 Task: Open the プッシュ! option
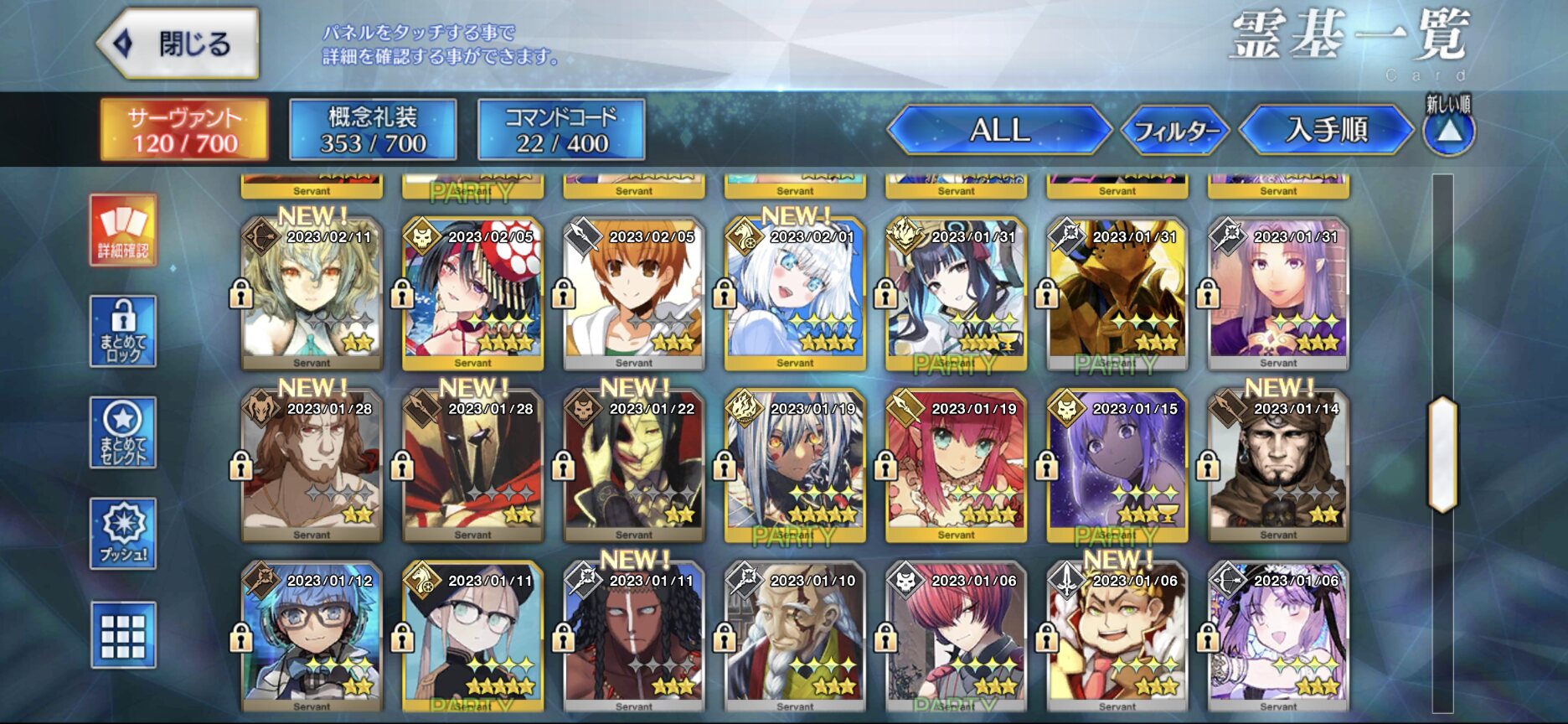[123, 534]
